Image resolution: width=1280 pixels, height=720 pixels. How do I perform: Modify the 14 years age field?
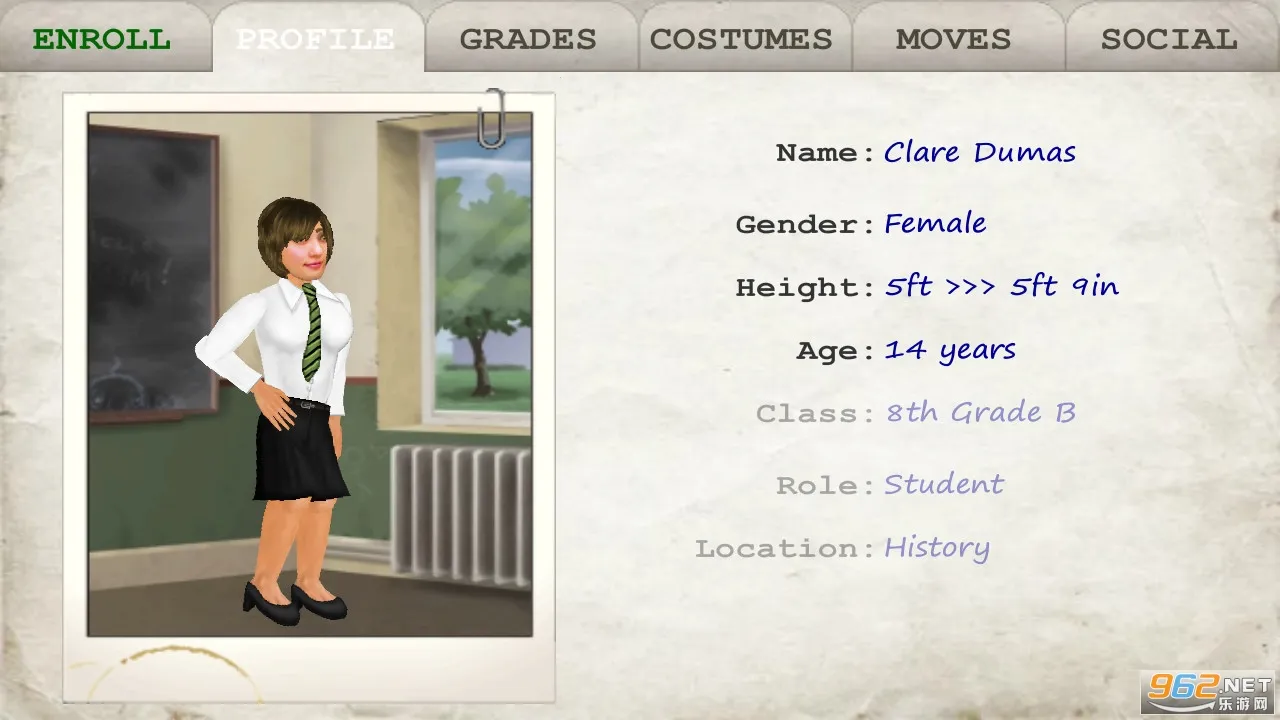950,350
